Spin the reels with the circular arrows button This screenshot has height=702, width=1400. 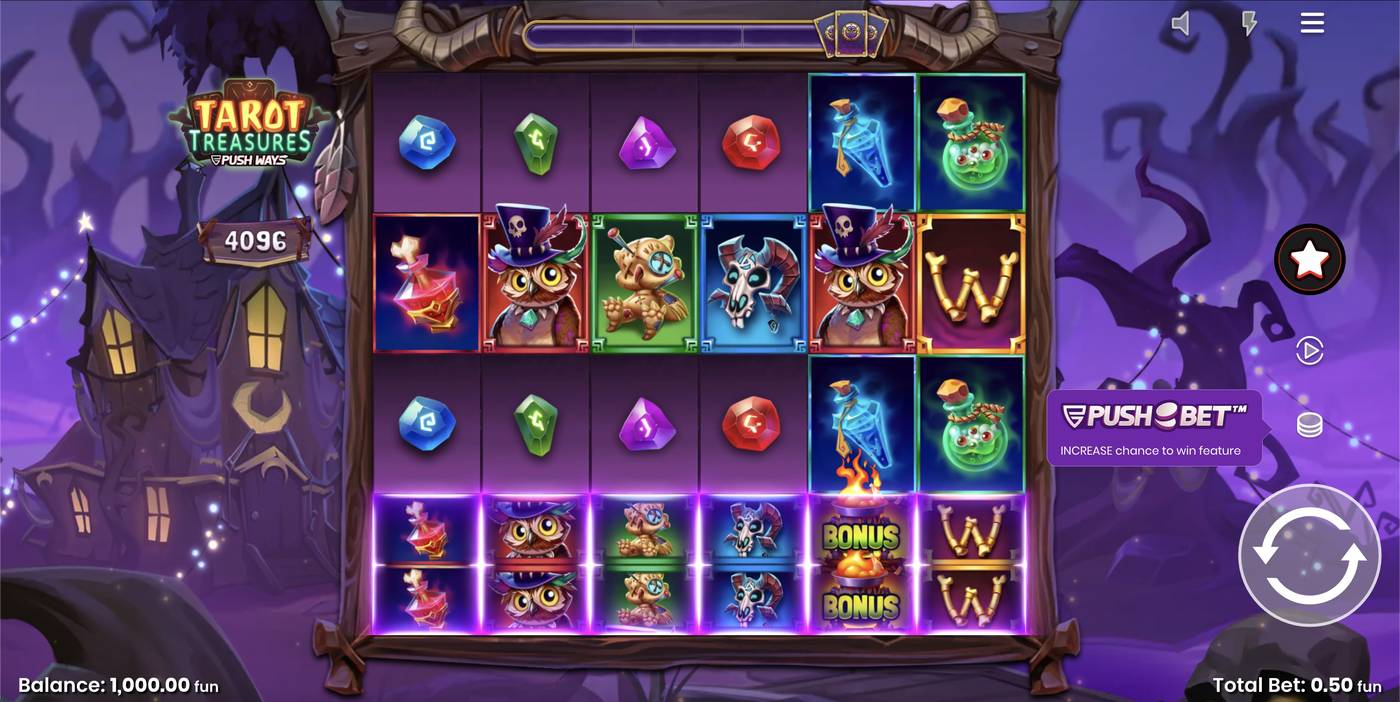pyautogui.click(x=1309, y=556)
